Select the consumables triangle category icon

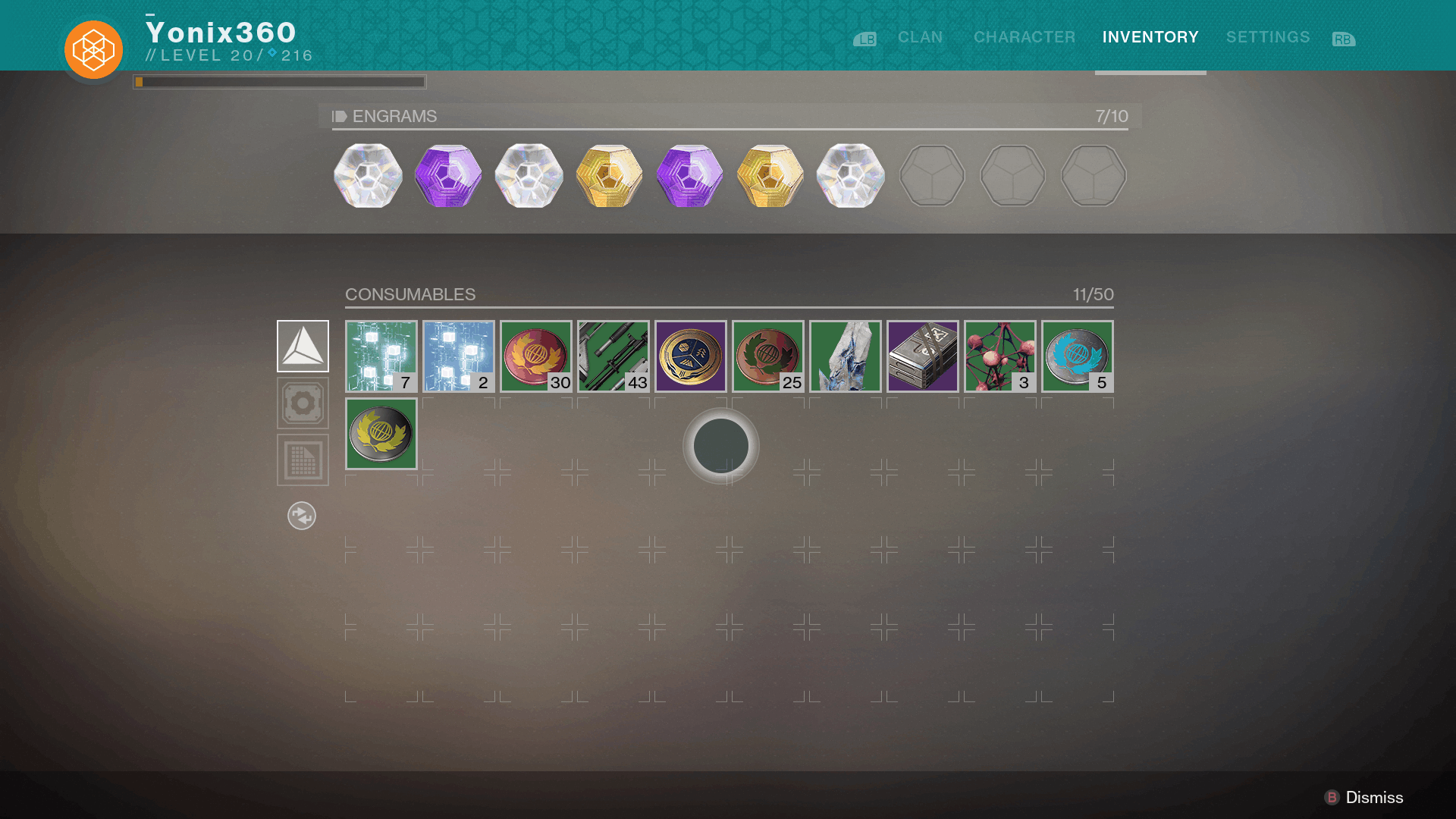[303, 346]
